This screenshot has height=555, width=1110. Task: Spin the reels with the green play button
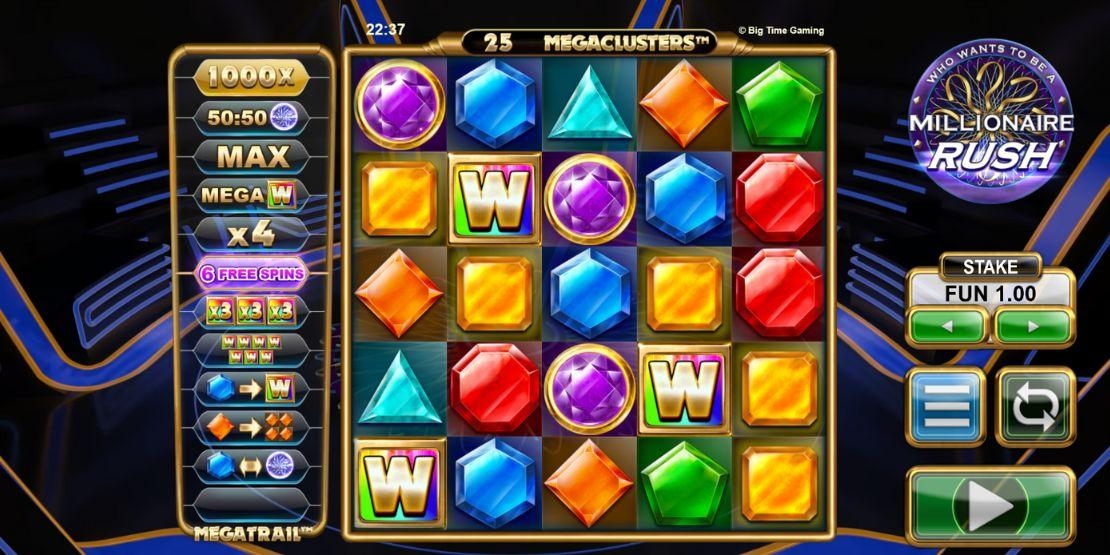coord(990,506)
